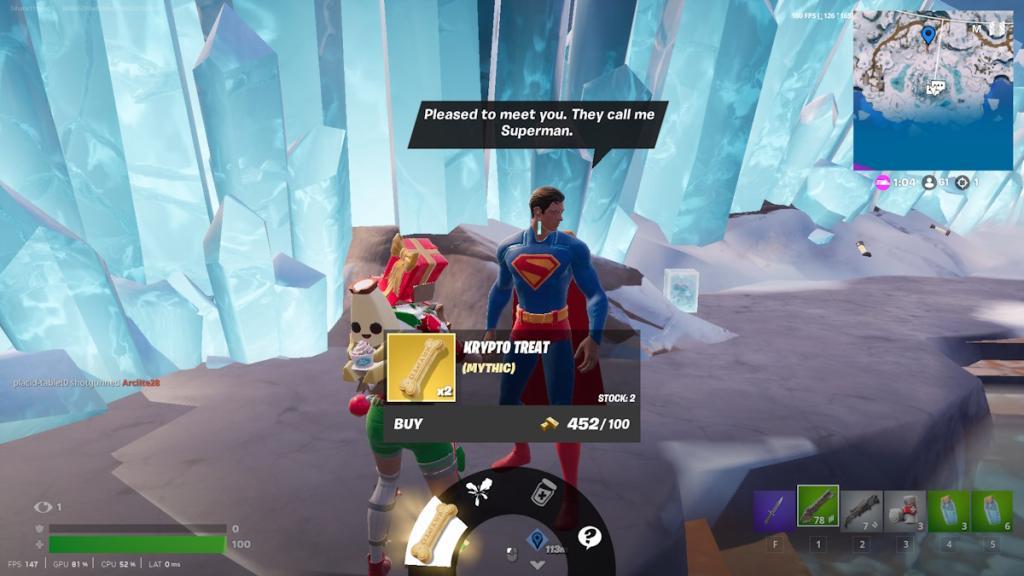Select the Krypto Treat bone thumbnail
Screen dimensions: 1024x576
(x=421, y=367)
